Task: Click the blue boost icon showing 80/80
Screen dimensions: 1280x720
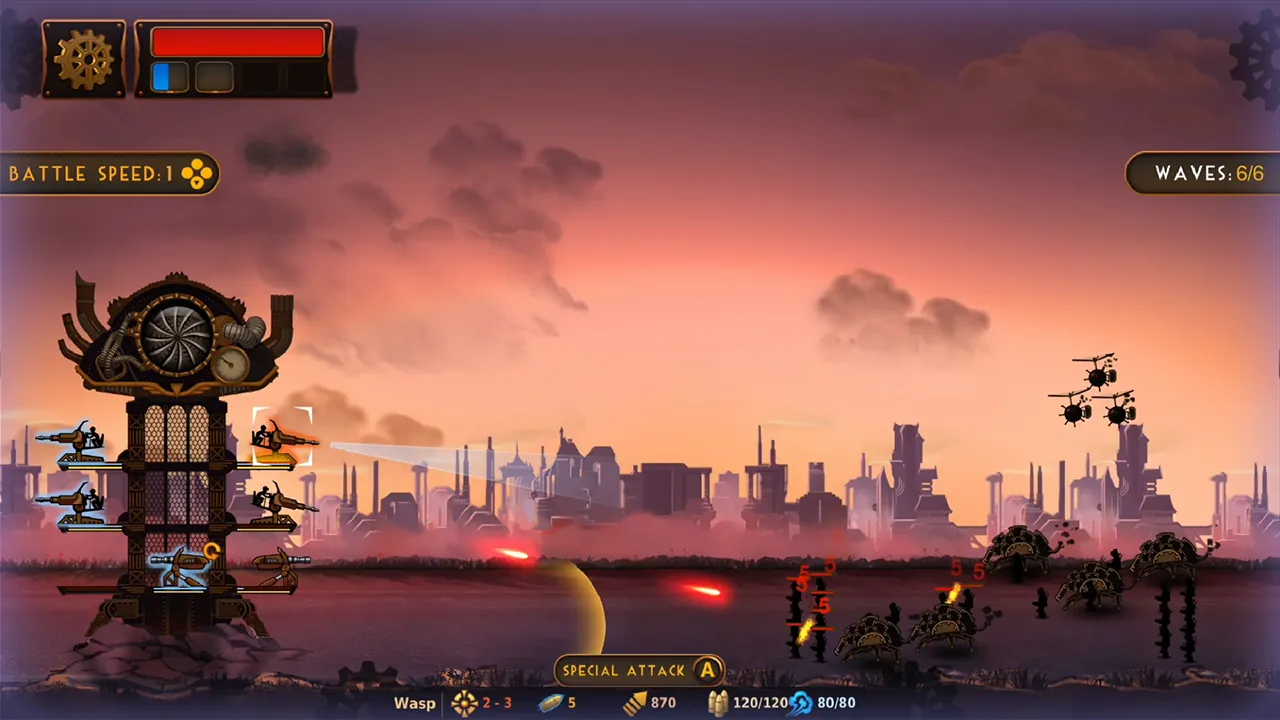Action: pyautogui.click(x=800, y=703)
